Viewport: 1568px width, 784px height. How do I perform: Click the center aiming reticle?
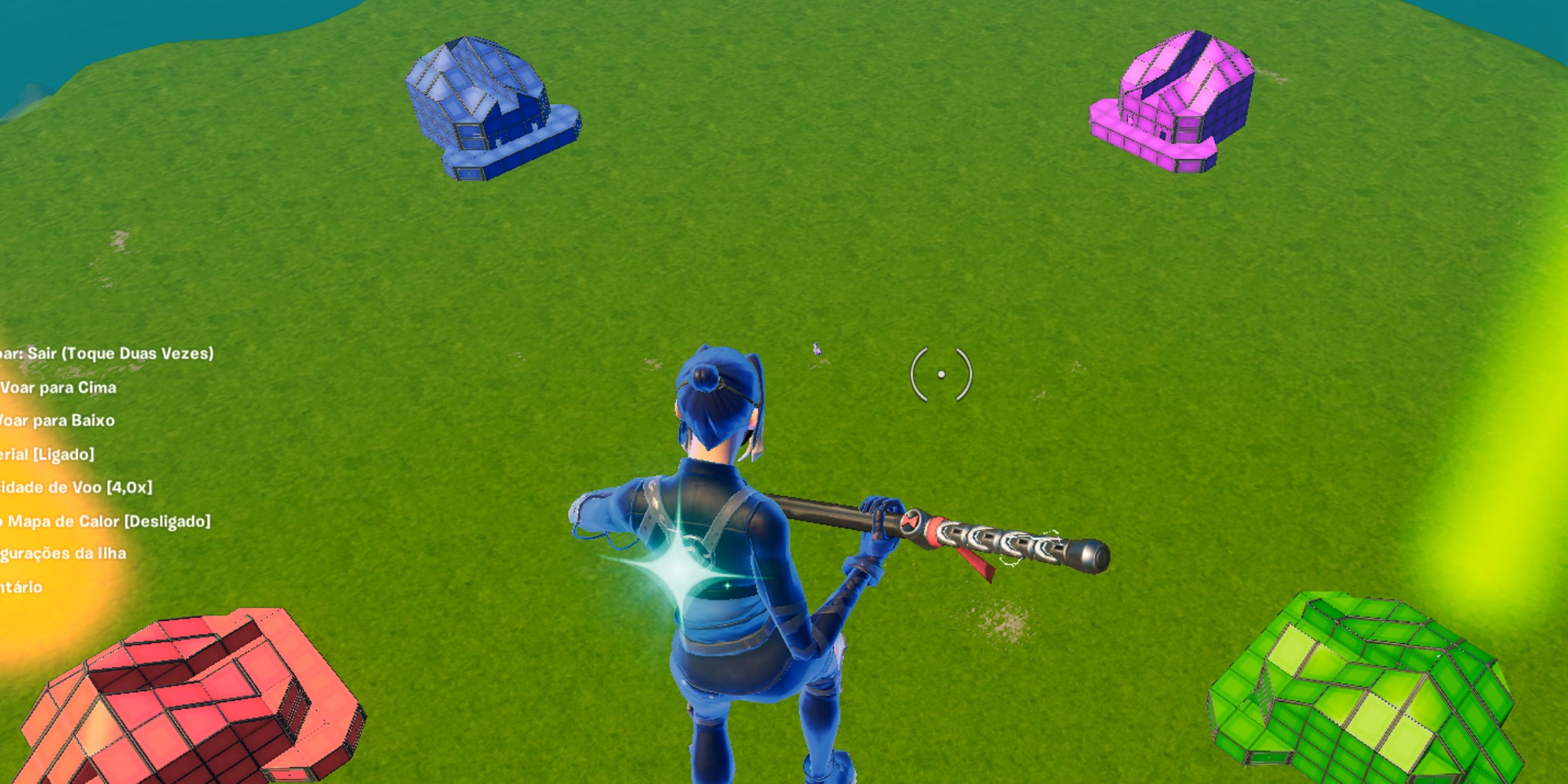tap(941, 373)
